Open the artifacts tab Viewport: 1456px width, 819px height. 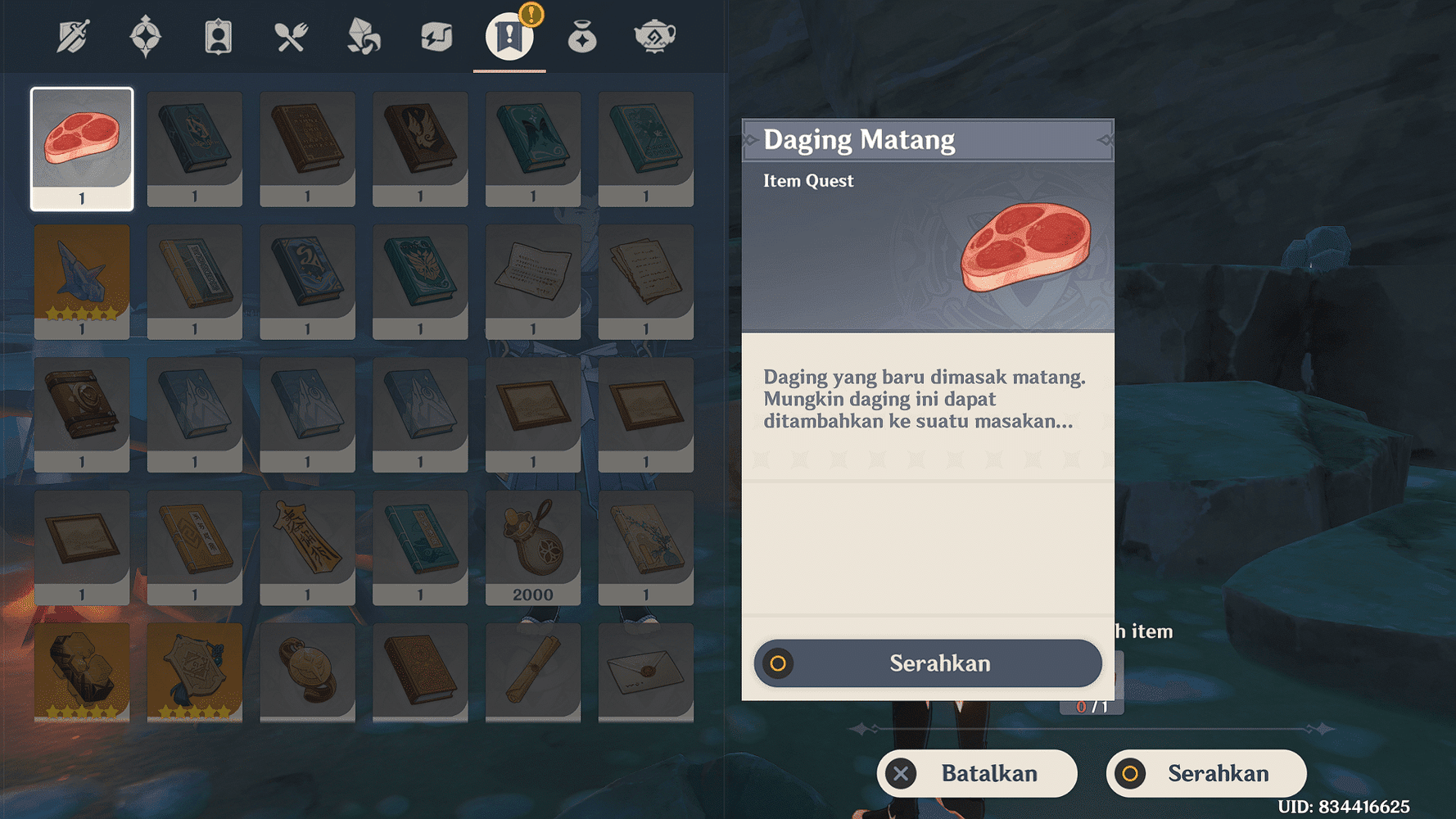(x=146, y=37)
